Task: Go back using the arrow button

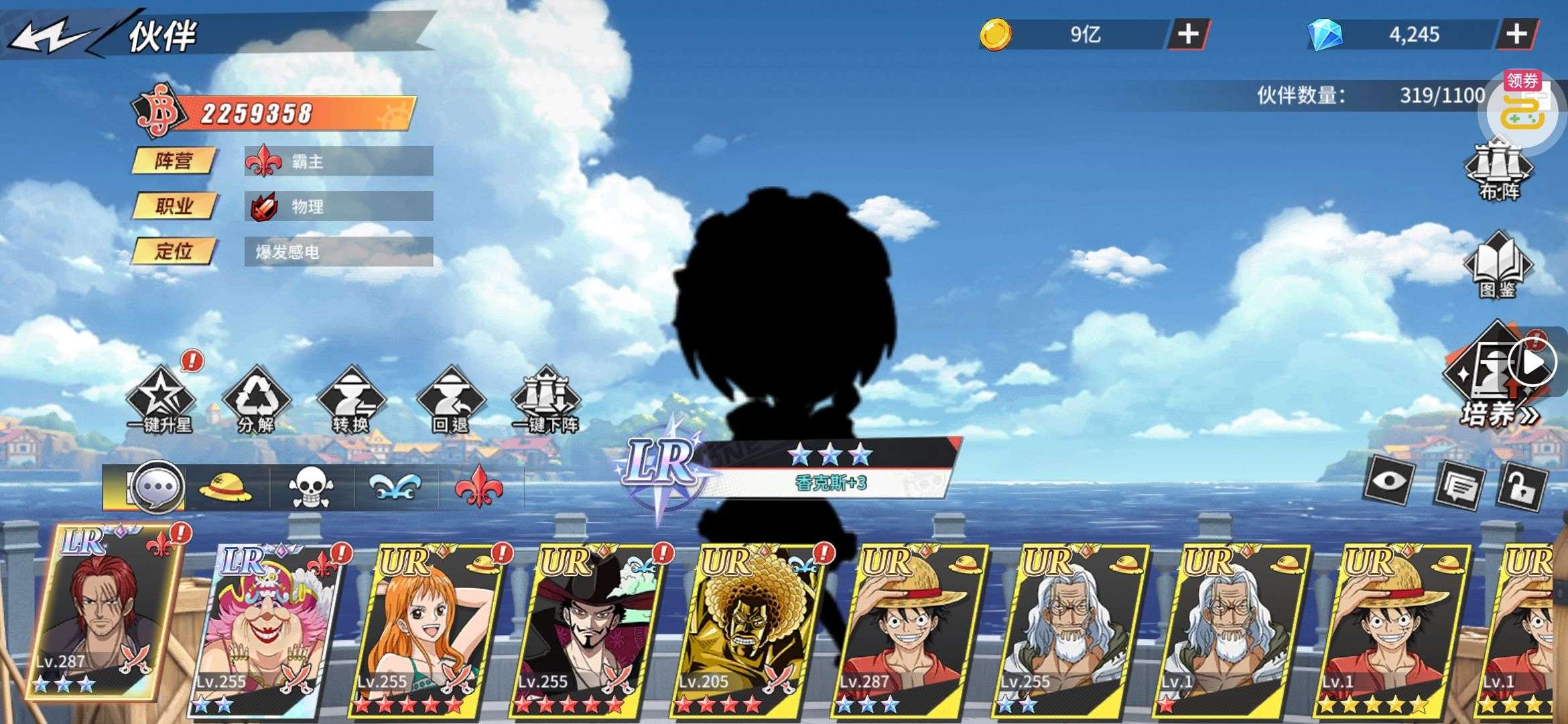Action: click(x=50, y=37)
